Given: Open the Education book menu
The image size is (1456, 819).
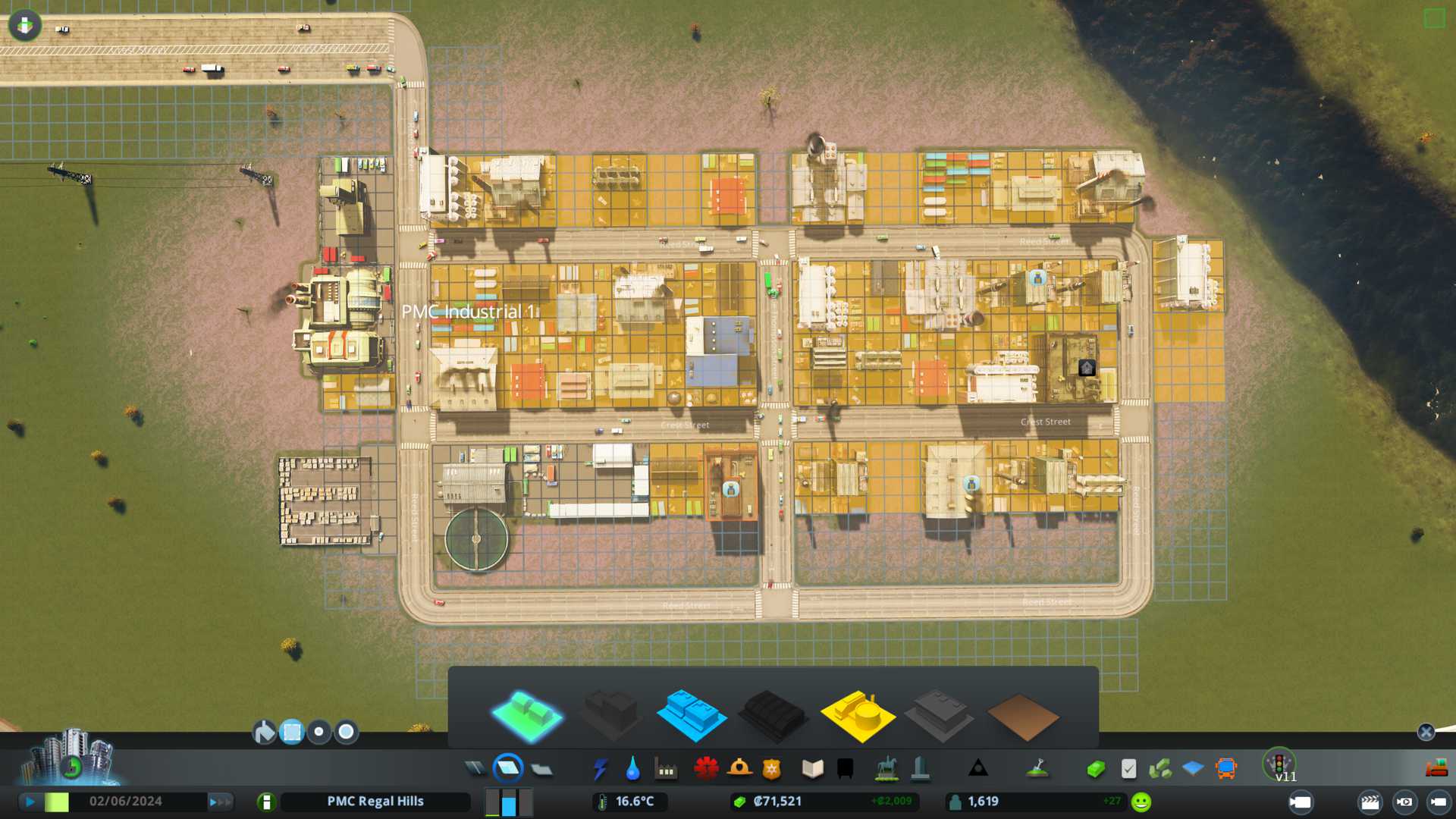Looking at the screenshot, I should click(x=812, y=769).
